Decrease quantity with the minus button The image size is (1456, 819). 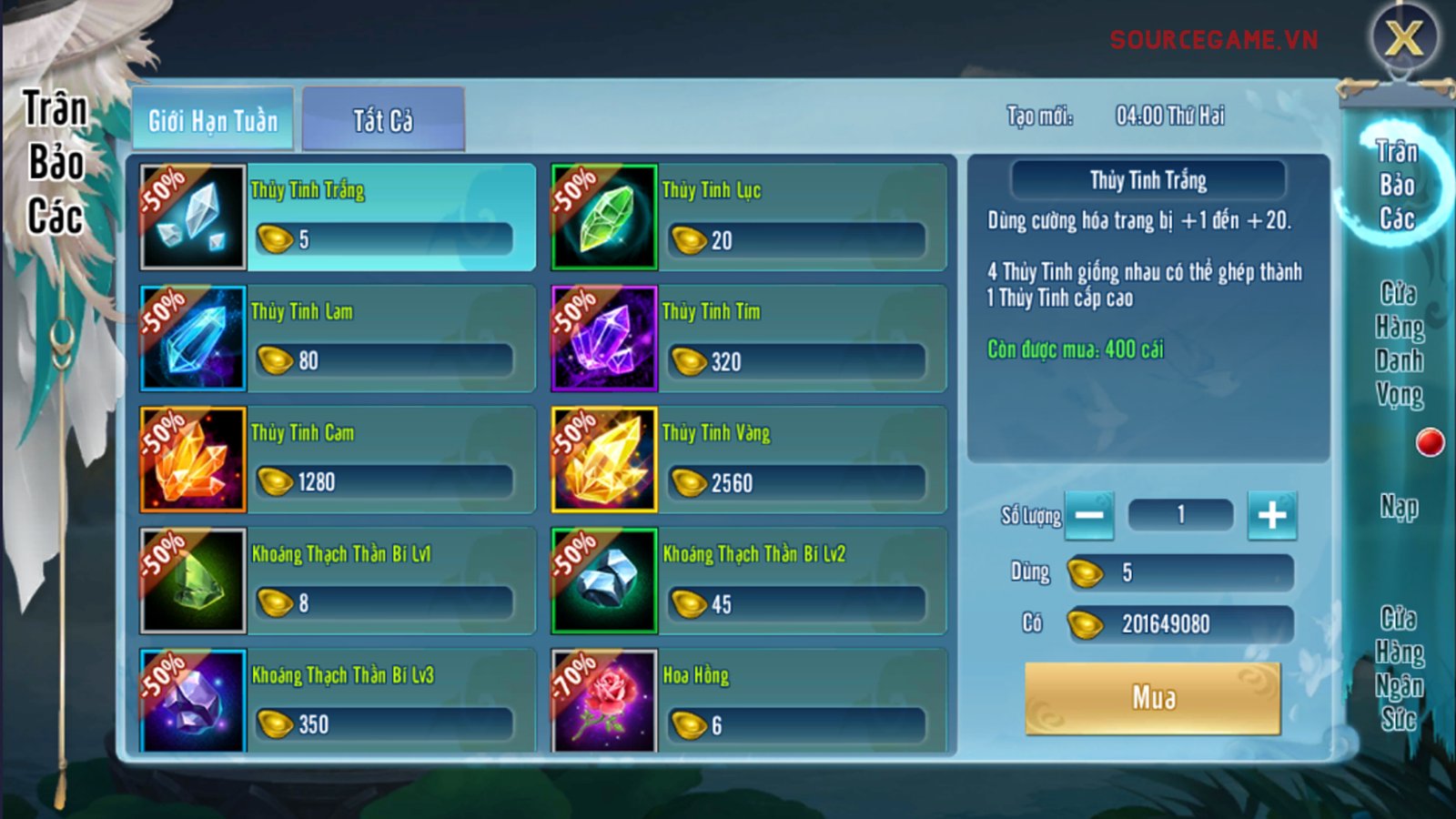pyautogui.click(x=1089, y=515)
